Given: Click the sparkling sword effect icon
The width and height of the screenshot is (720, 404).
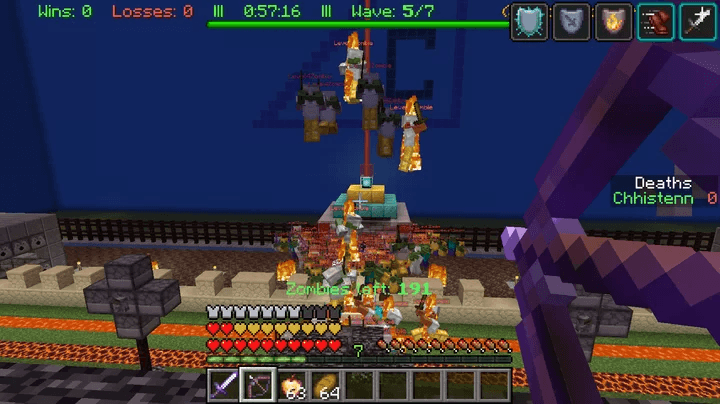Looking at the screenshot, I should coord(697,21).
